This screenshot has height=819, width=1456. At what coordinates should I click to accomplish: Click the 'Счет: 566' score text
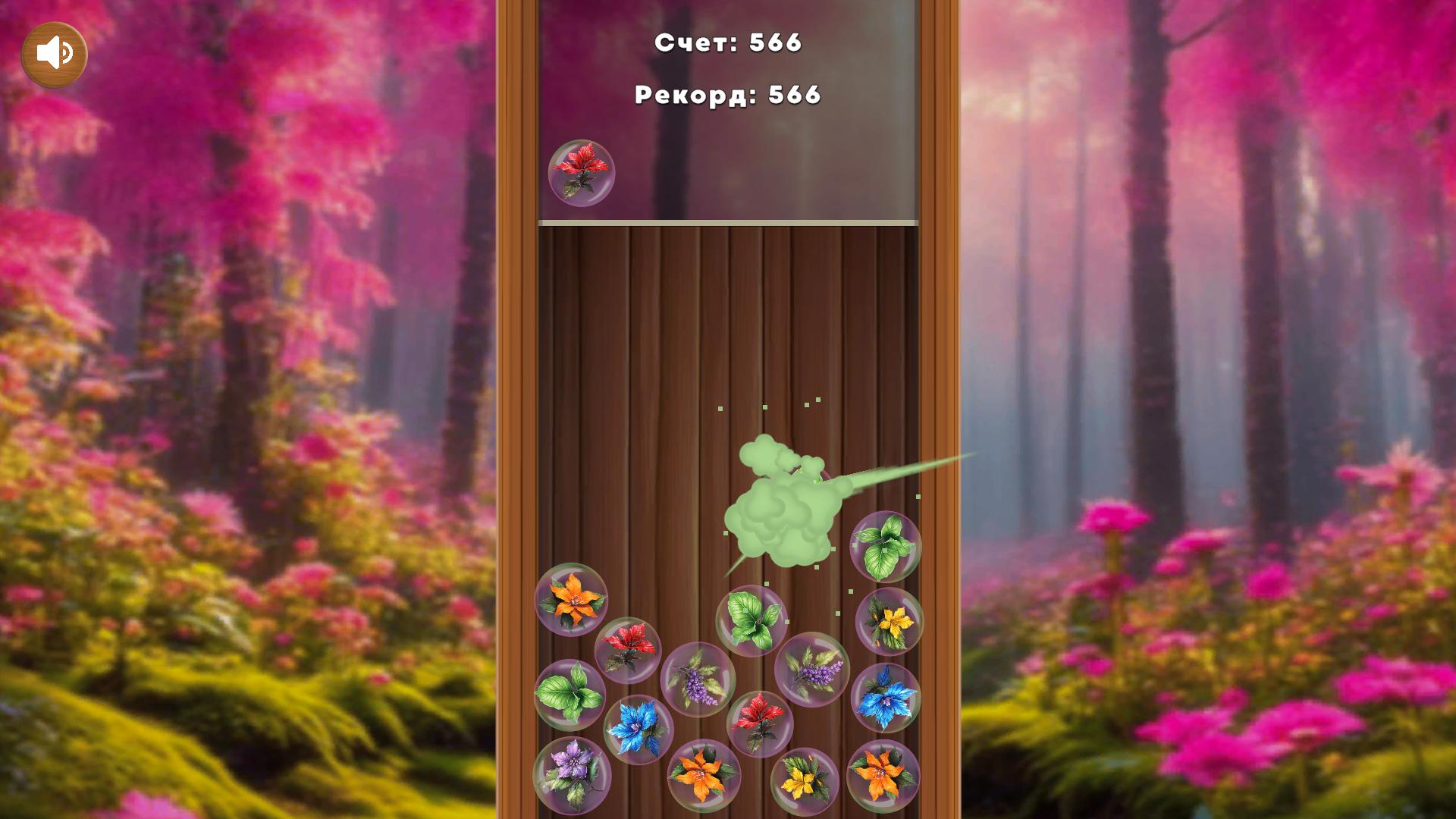point(727,44)
